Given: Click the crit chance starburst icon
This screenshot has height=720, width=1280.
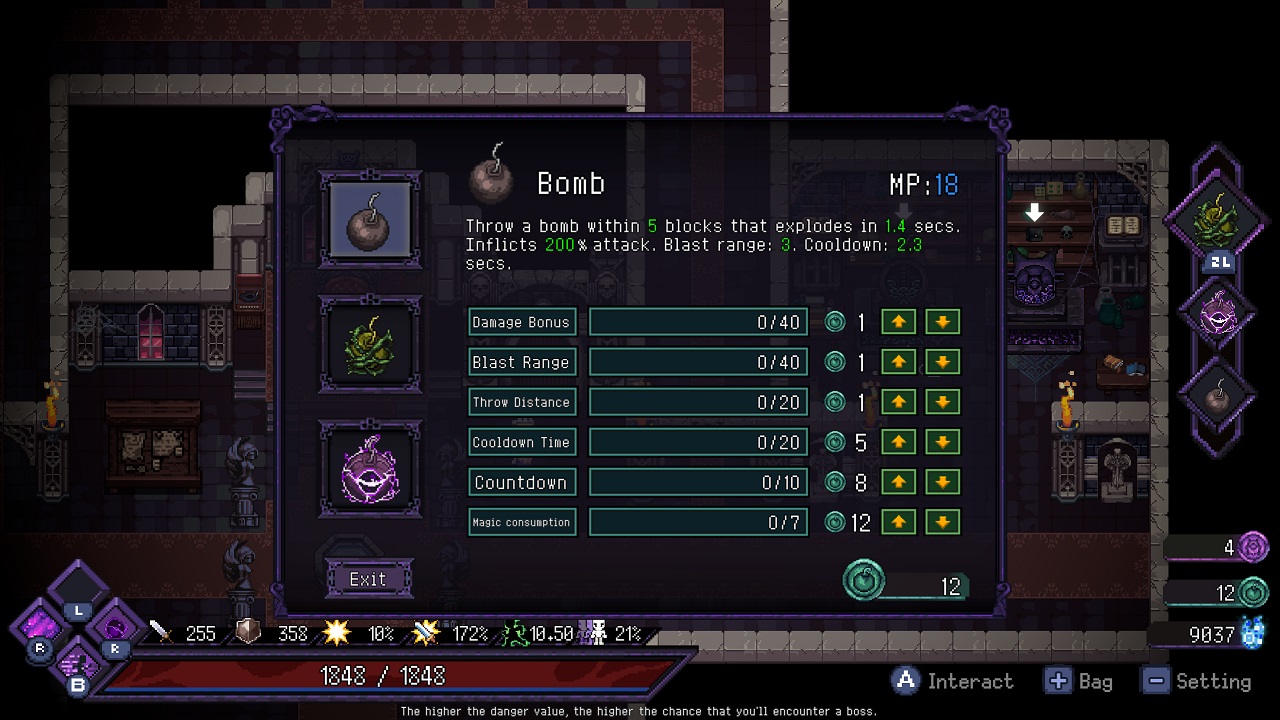Looking at the screenshot, I should click(x=338, y=632).
